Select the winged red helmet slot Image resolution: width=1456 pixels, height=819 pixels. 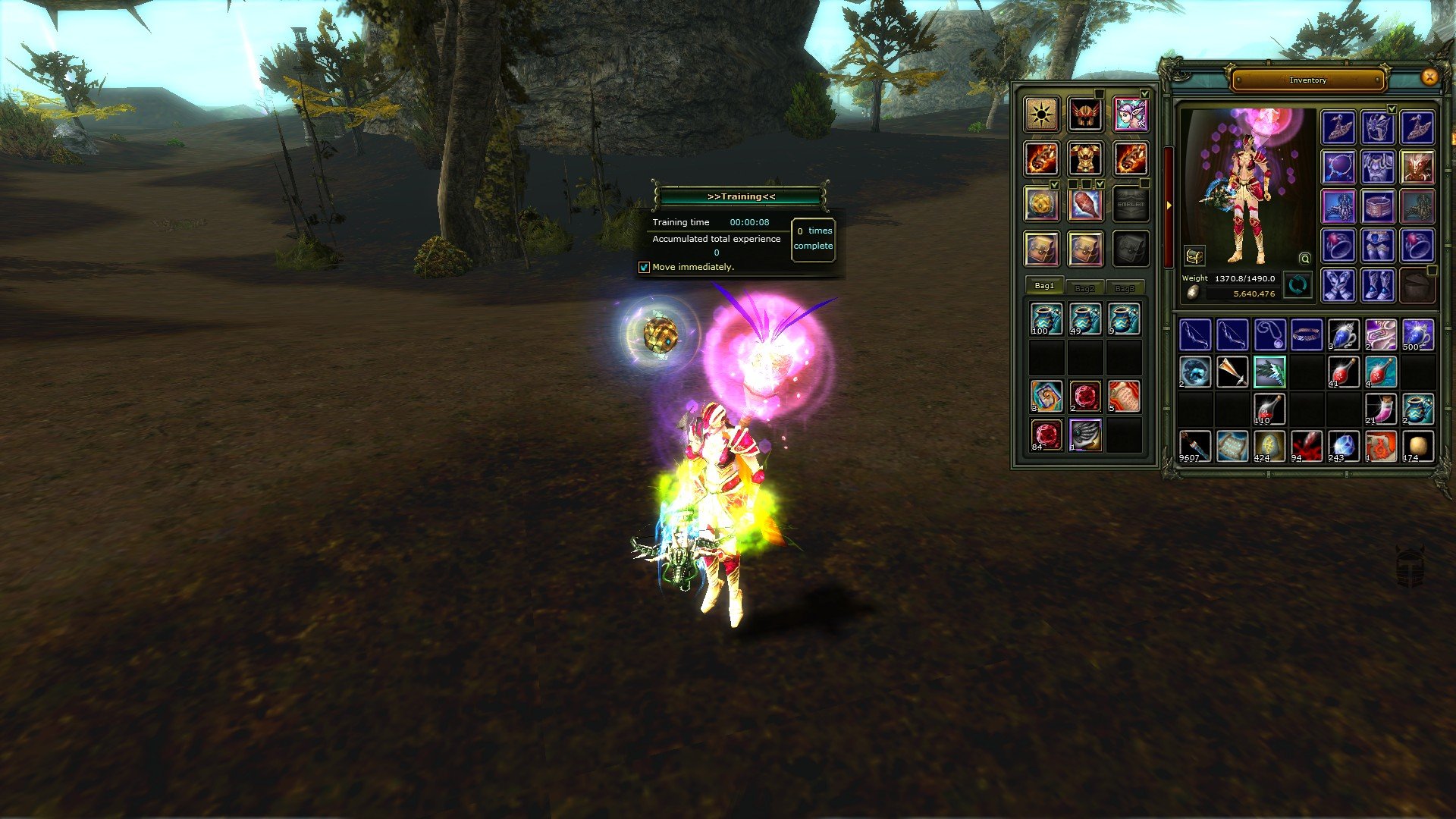pos(1085,115)
